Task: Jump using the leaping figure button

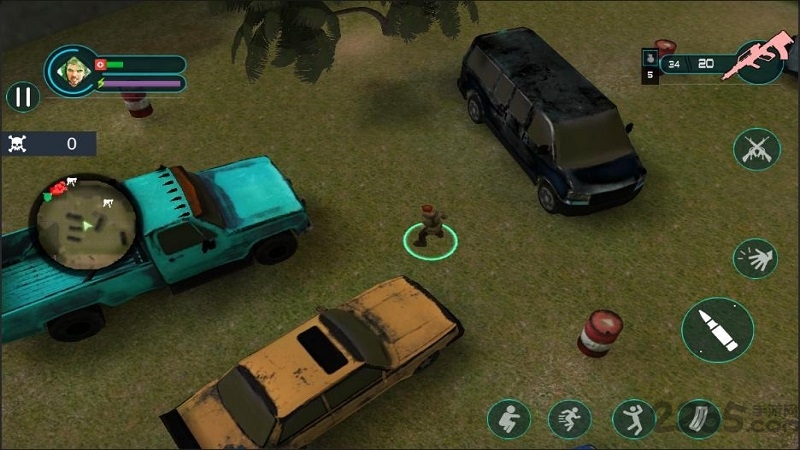Action: (x=634, y=419)
